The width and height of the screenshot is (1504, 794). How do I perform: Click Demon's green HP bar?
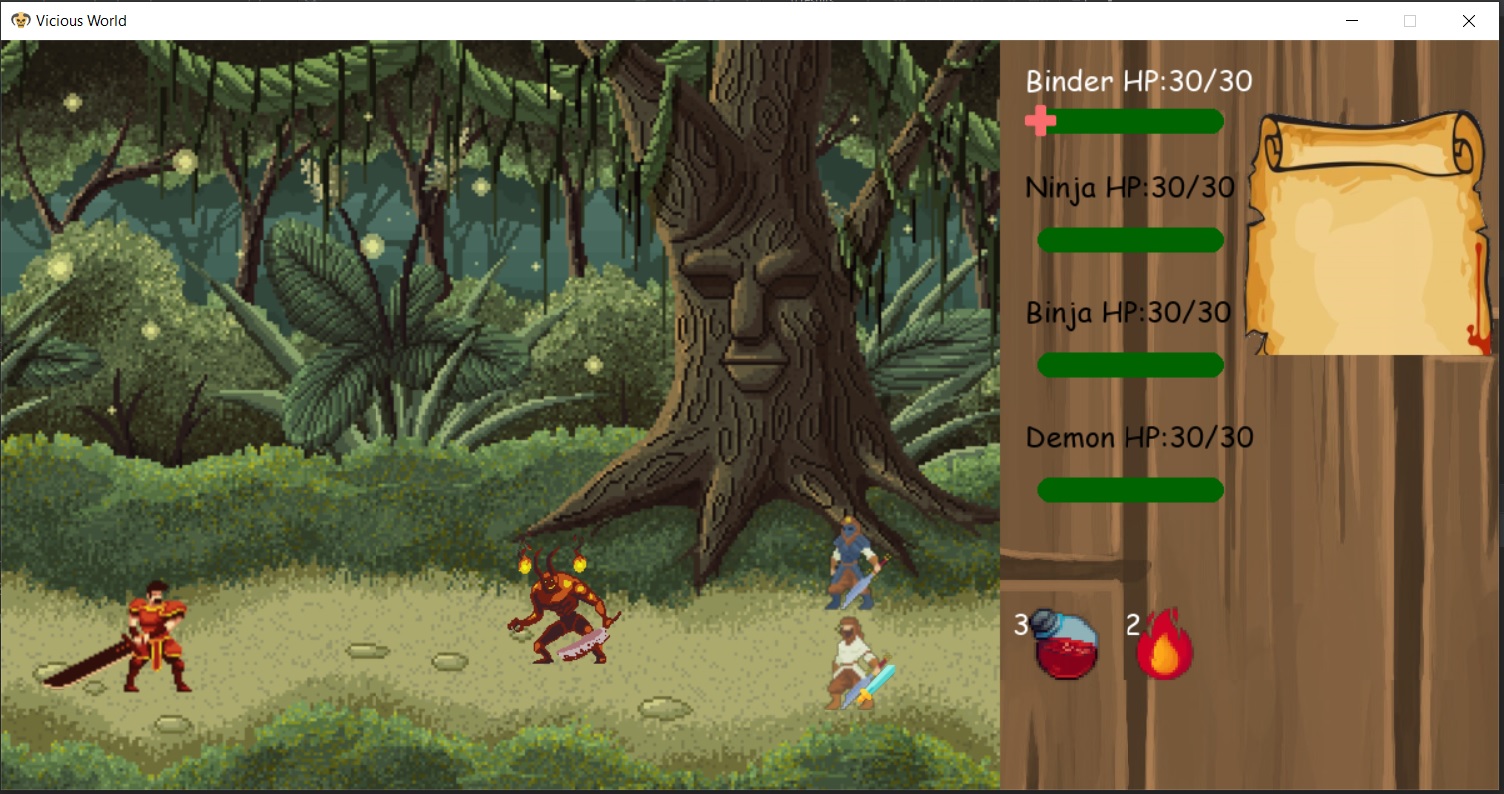pyautogui.click(x=1130, y=489)
